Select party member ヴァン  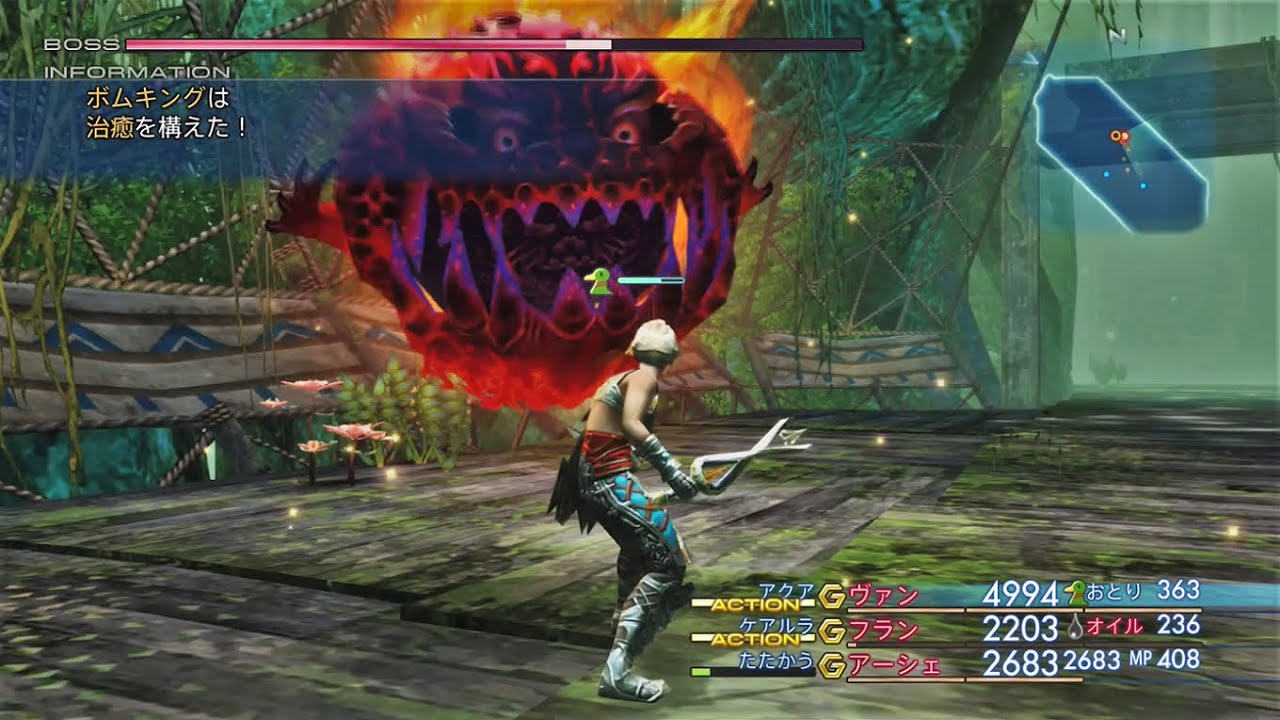[x=883, y=596]
